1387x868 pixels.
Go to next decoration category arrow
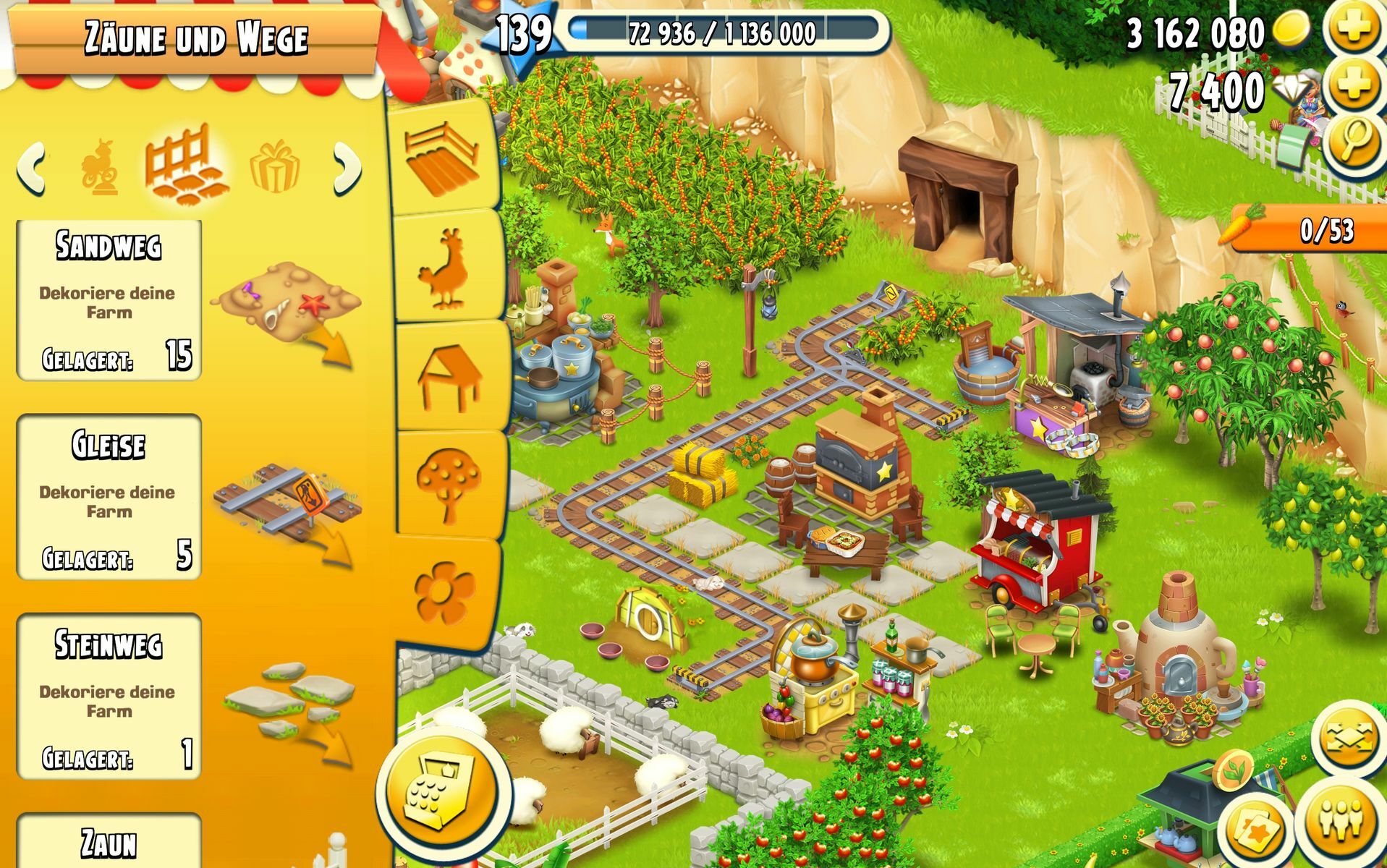[347, 169]
